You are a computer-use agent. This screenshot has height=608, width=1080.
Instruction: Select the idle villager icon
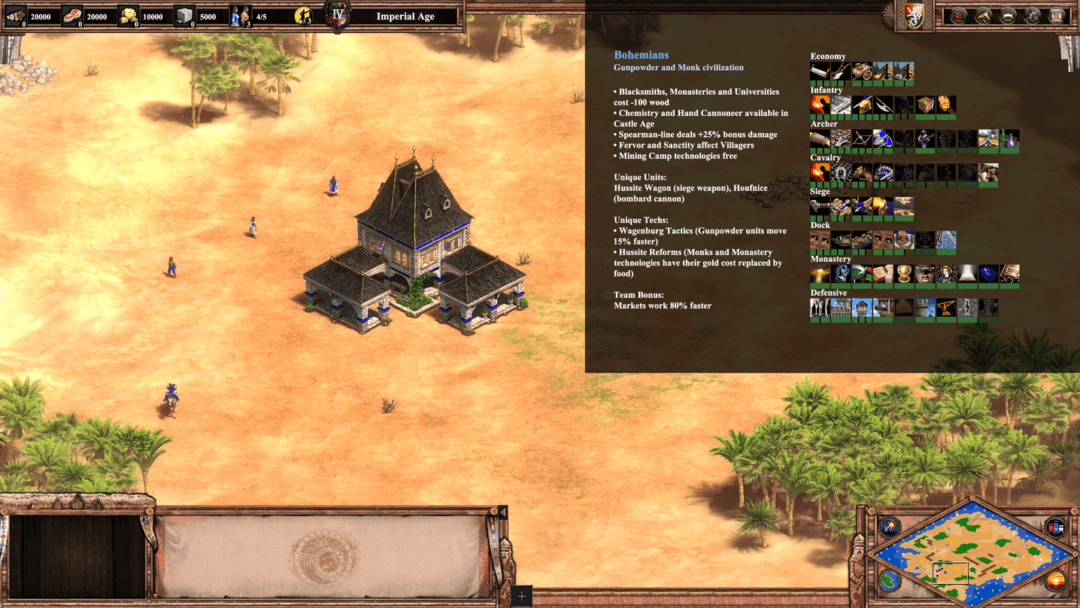tap(303, 16)
